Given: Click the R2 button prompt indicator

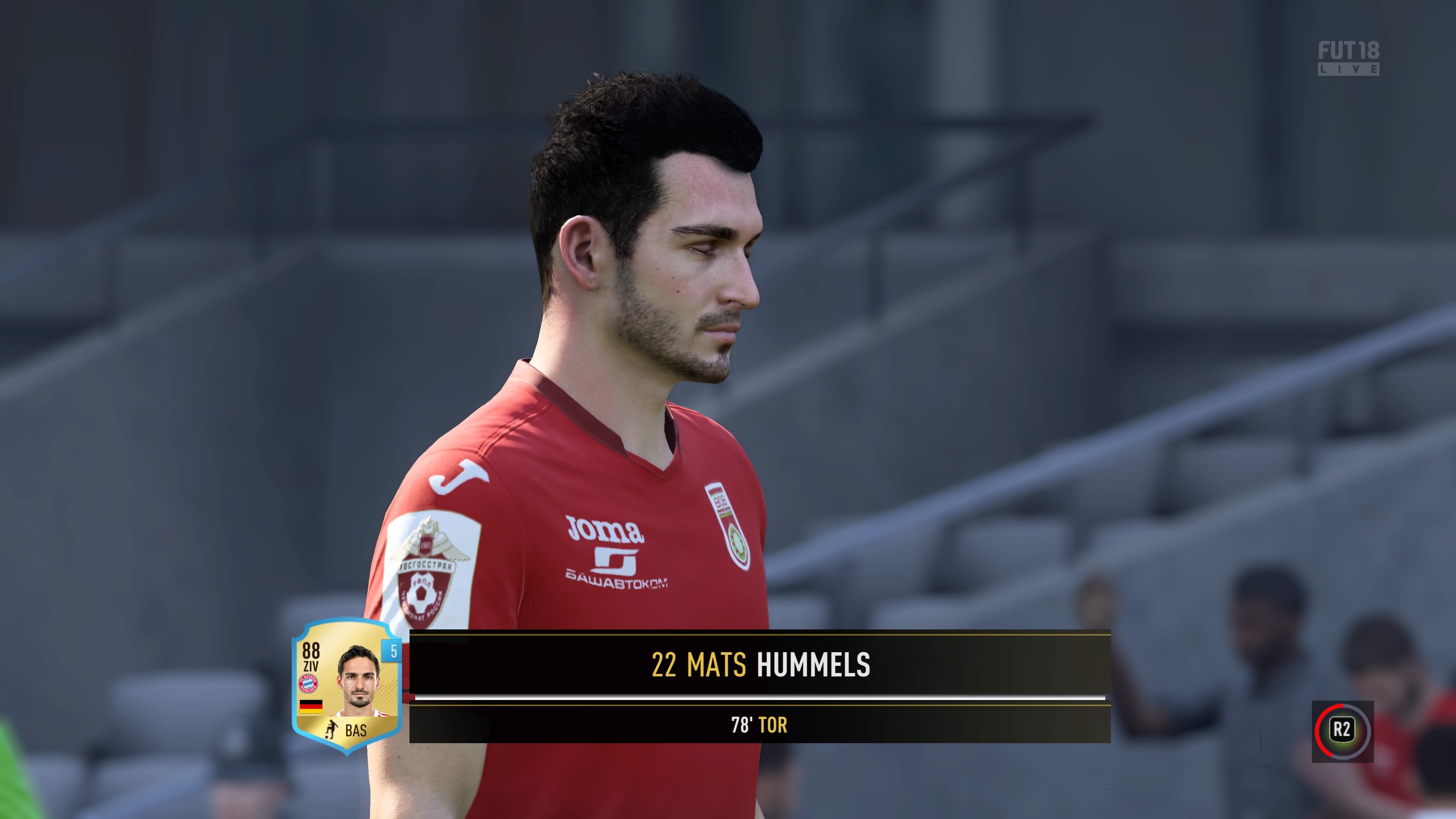Looking at the screenshot, I should [x=1343, y=729].
